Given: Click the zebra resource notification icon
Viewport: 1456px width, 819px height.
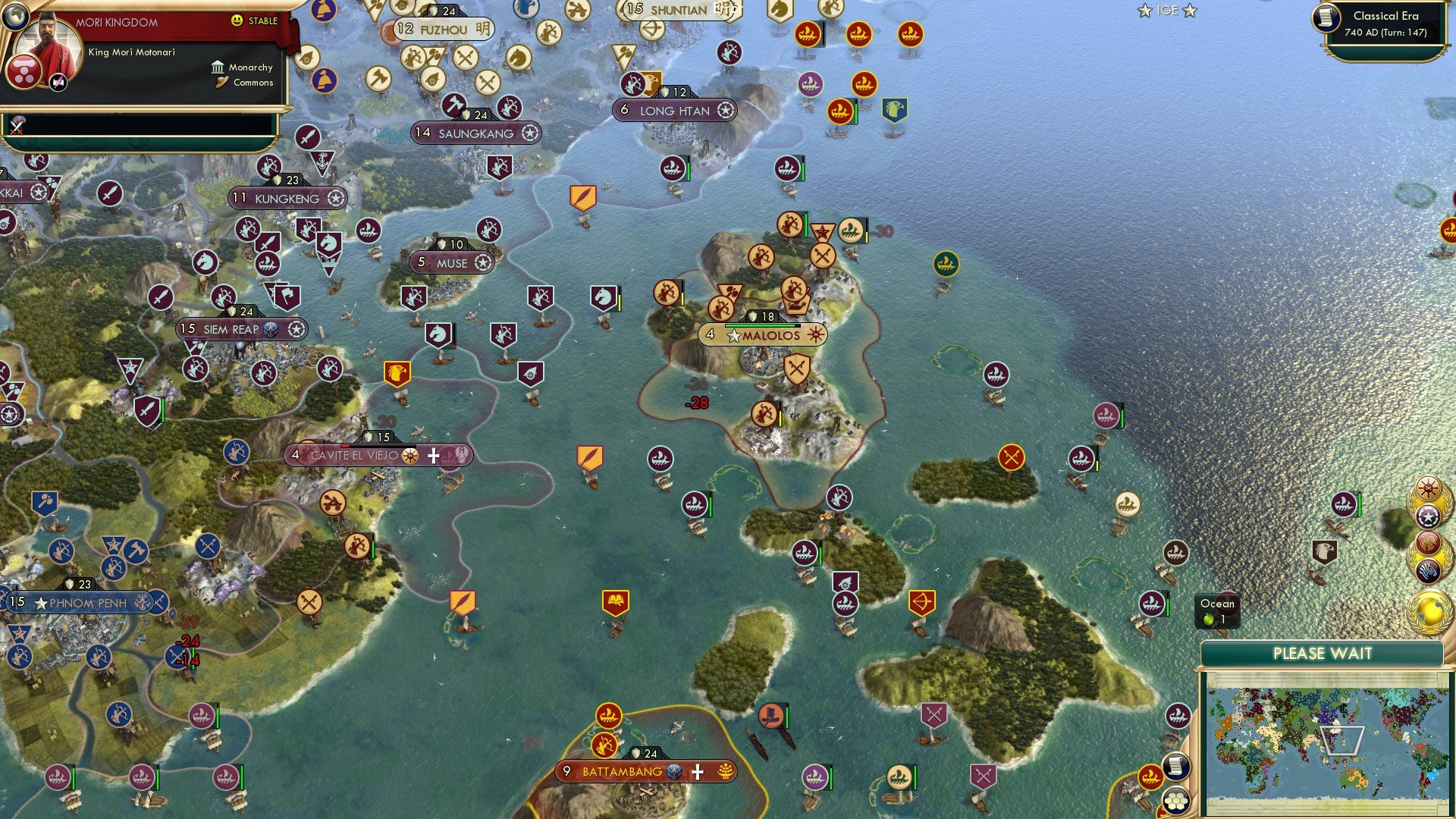Looking at the screenshot, I should click(x=1429, y=570).
